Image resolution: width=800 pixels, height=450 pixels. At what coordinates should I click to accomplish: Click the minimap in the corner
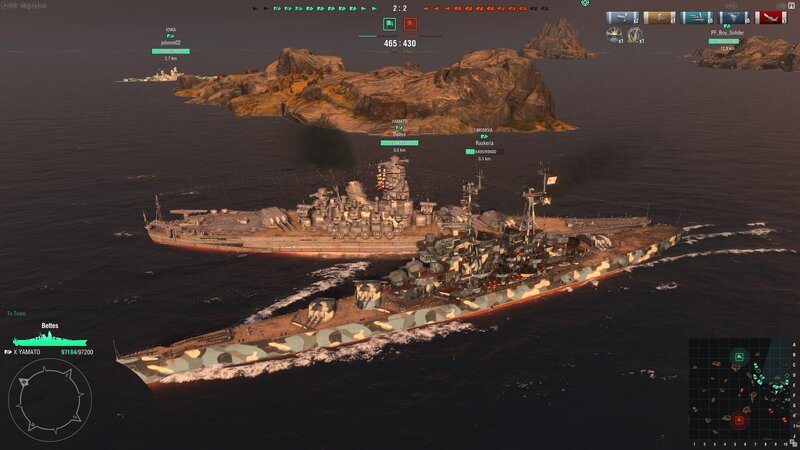tap(742, 390)
